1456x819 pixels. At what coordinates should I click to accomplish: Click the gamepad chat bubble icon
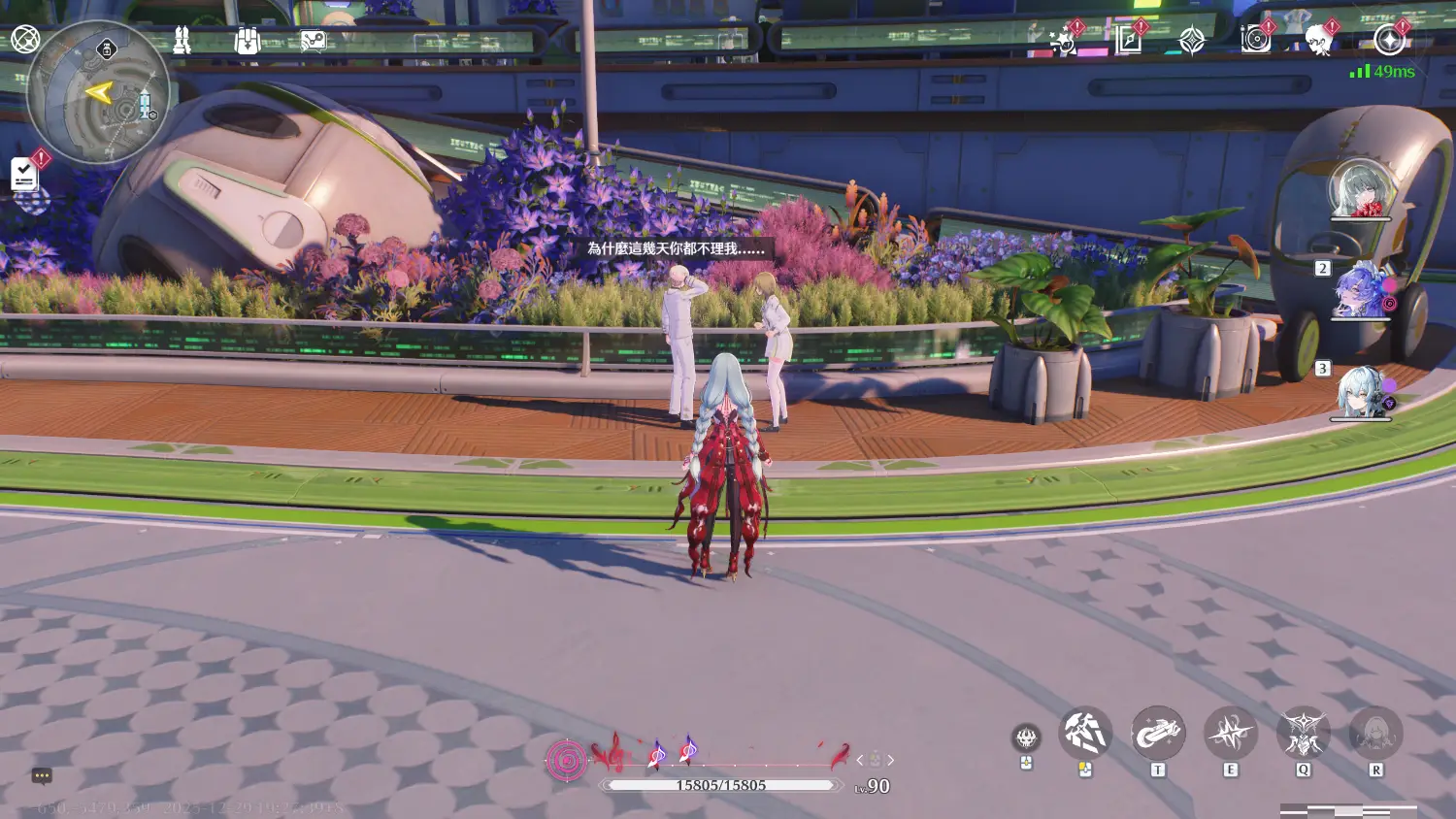tap(314, 41)
